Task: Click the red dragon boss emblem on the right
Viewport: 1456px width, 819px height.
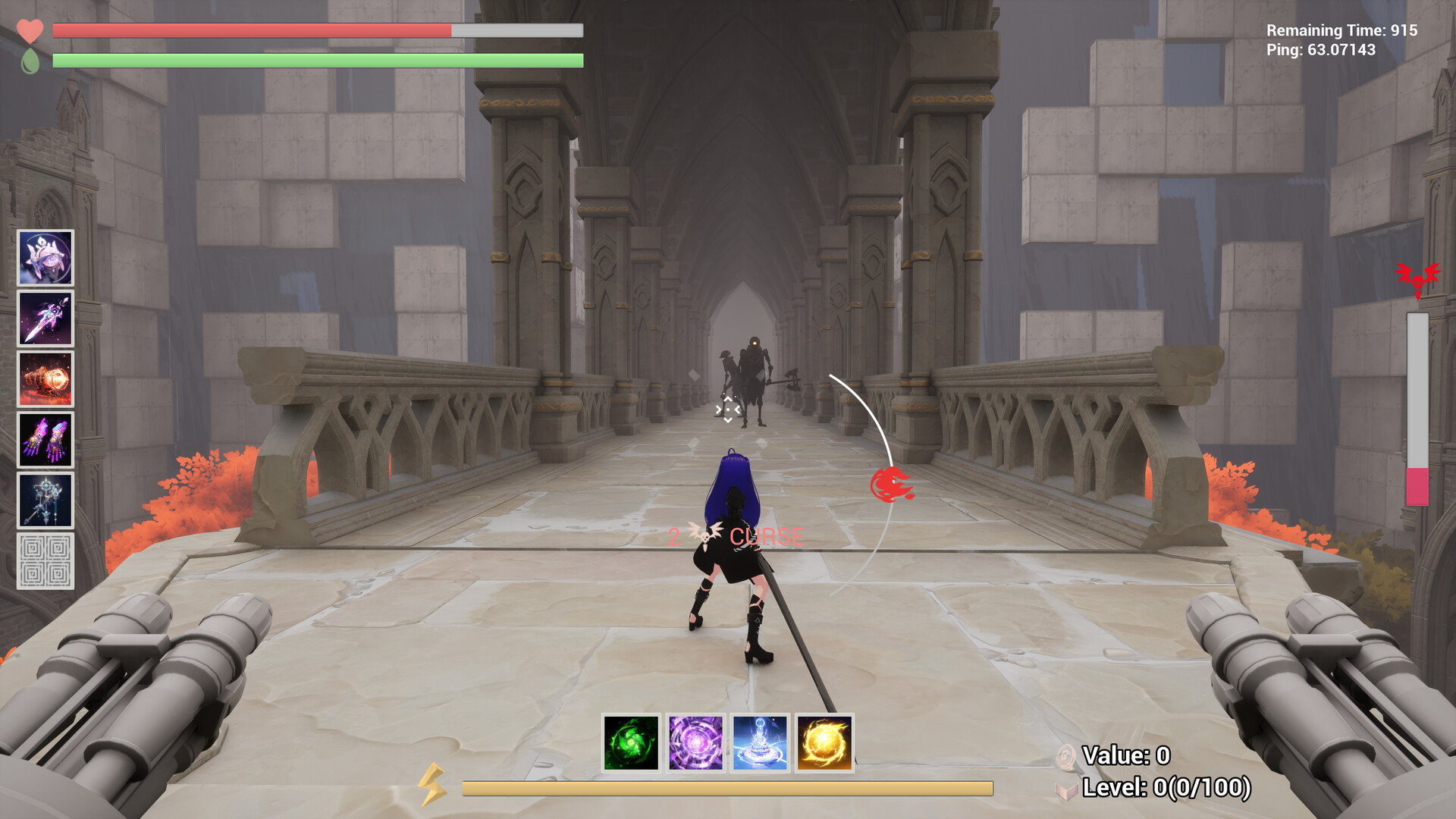Action: (x=1419, y=277)
